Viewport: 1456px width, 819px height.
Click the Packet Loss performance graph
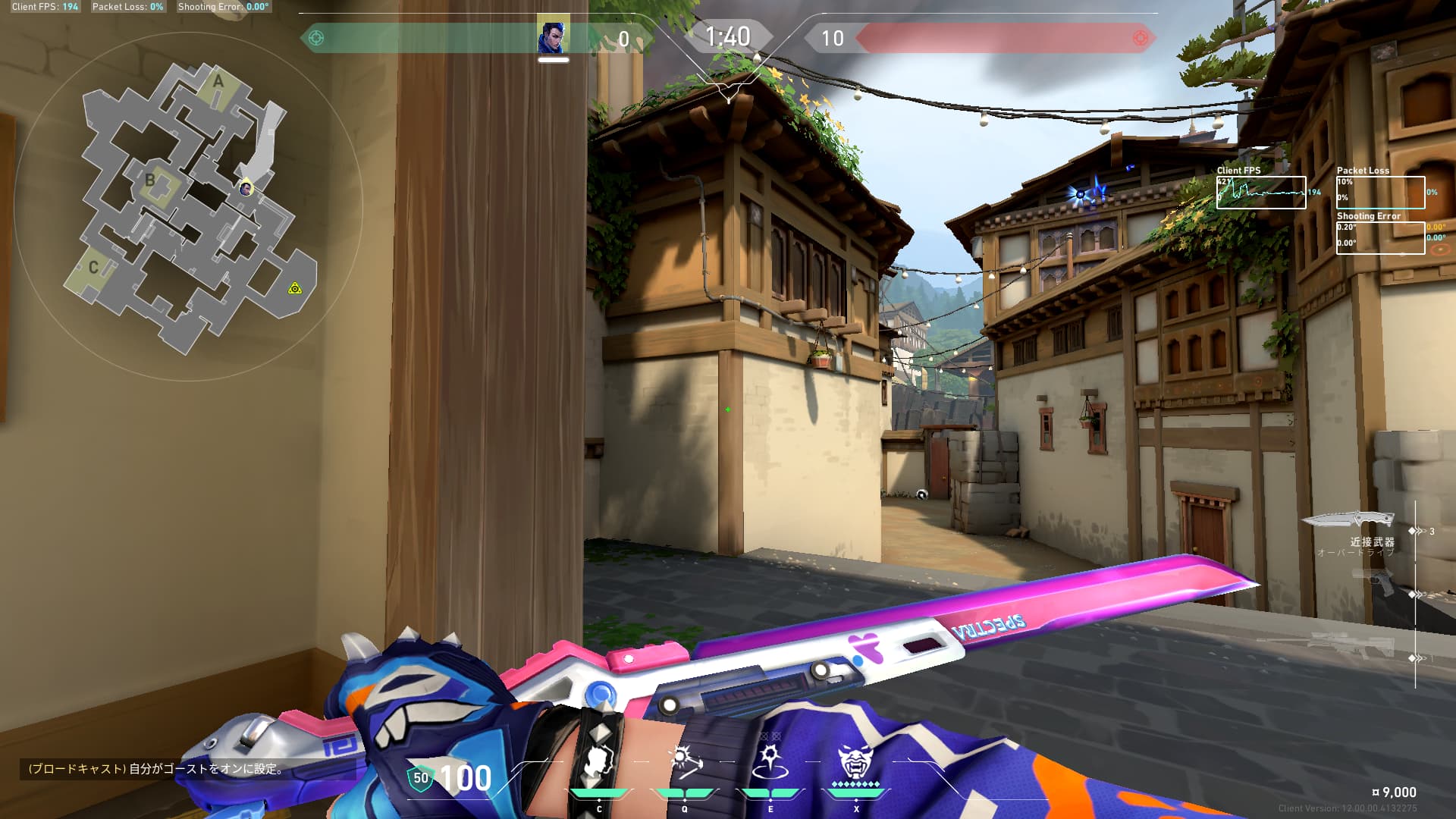(1380, 193)
